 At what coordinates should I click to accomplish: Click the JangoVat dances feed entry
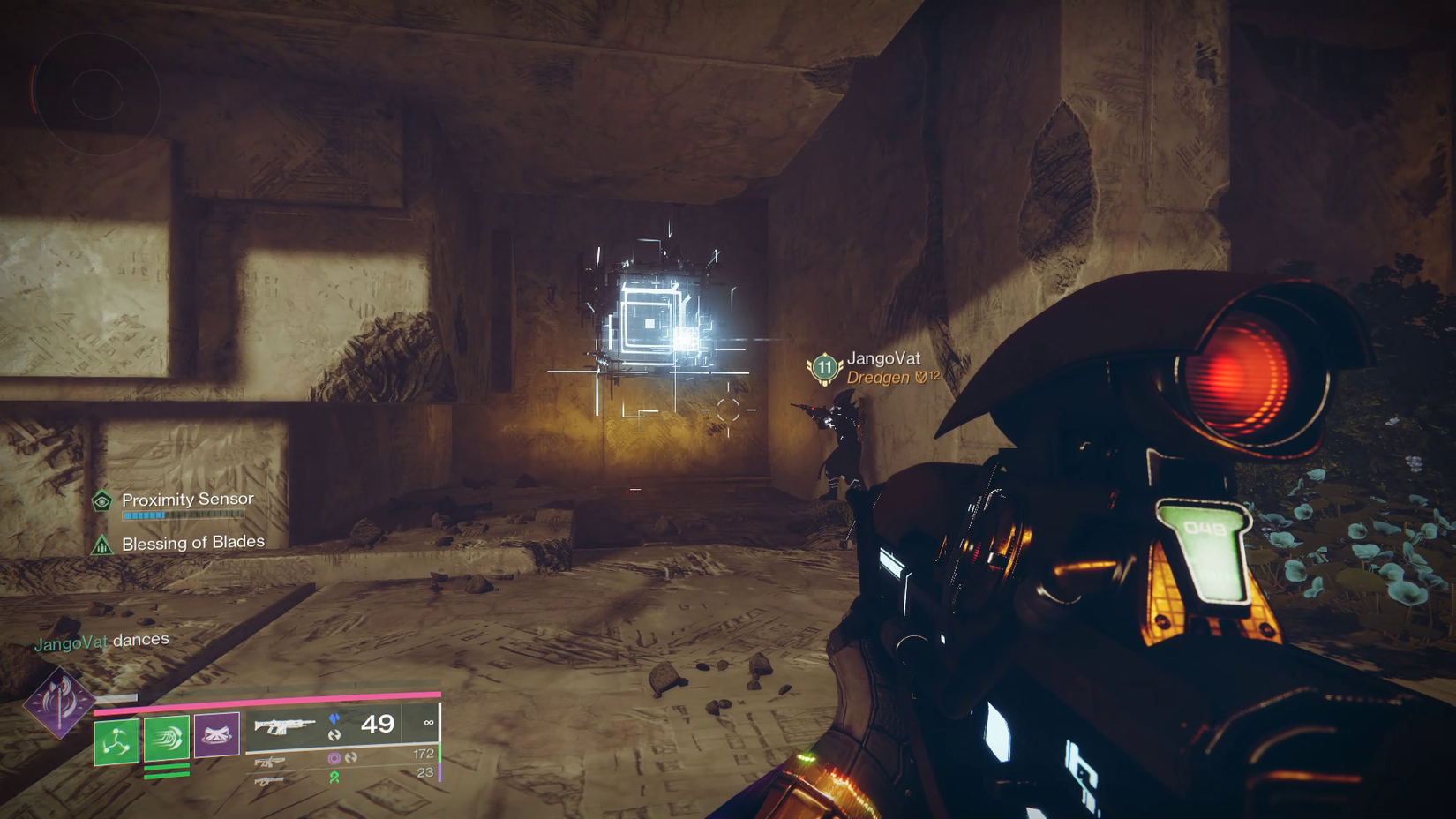(x=100, y=641)
